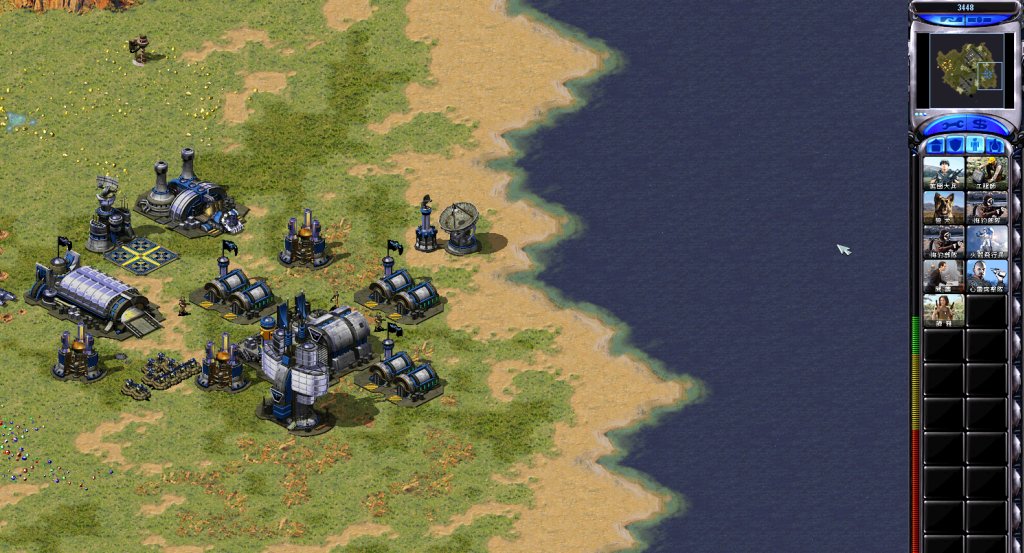Select the Psi Commando build icon
Image resolution: width=1024 pixels, height=553 pixels.
tap(987, 276)
